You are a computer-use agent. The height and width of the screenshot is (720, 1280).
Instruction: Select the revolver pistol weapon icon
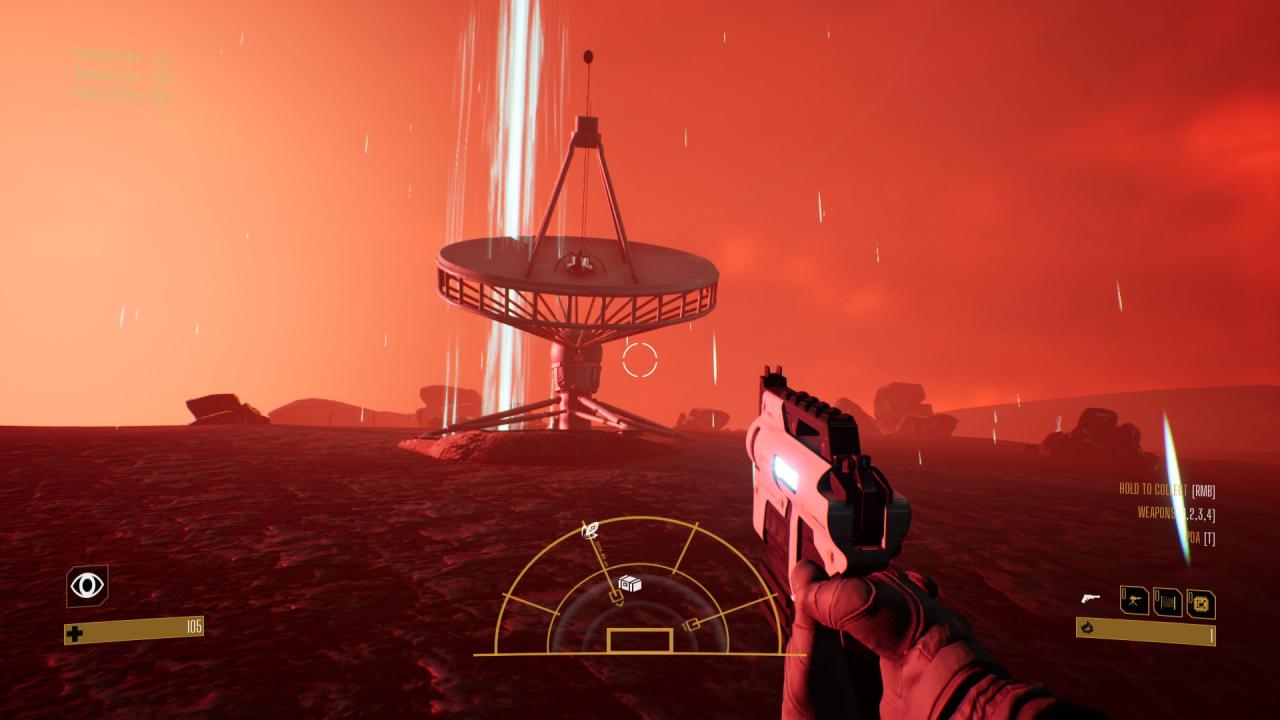click(1091, 599)
